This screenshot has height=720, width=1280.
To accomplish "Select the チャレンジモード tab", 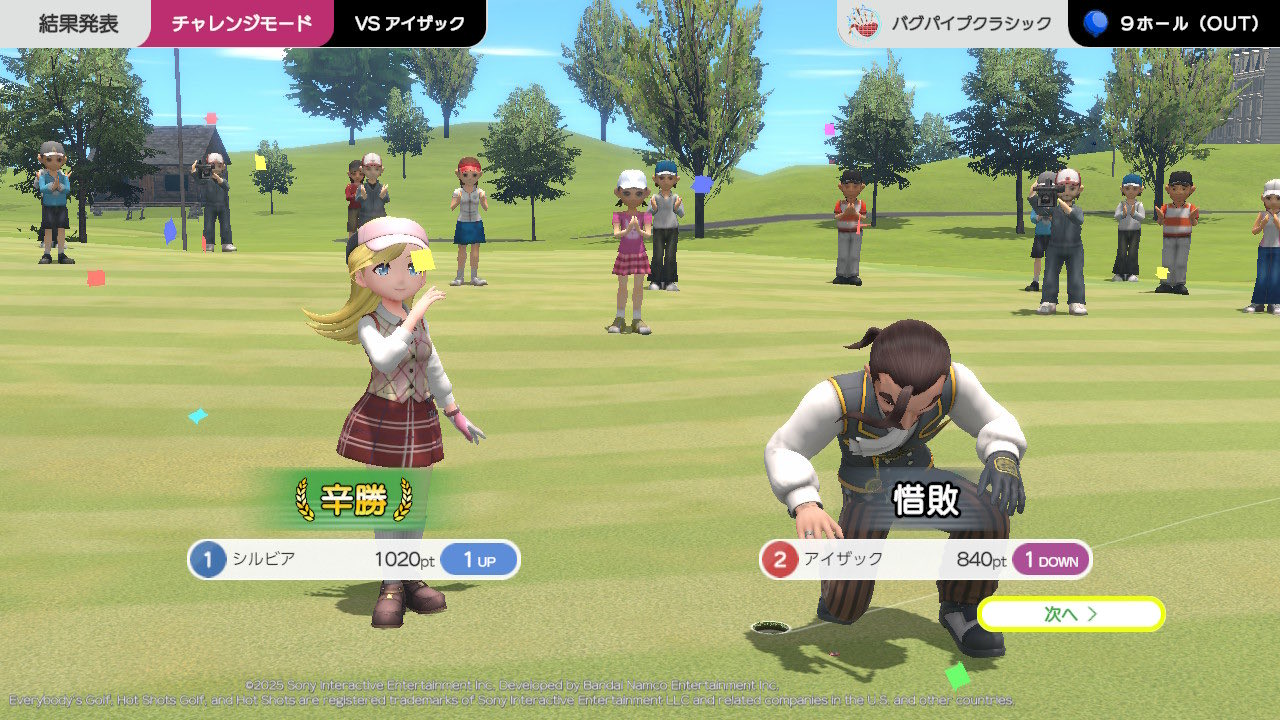I will [240, 22].
